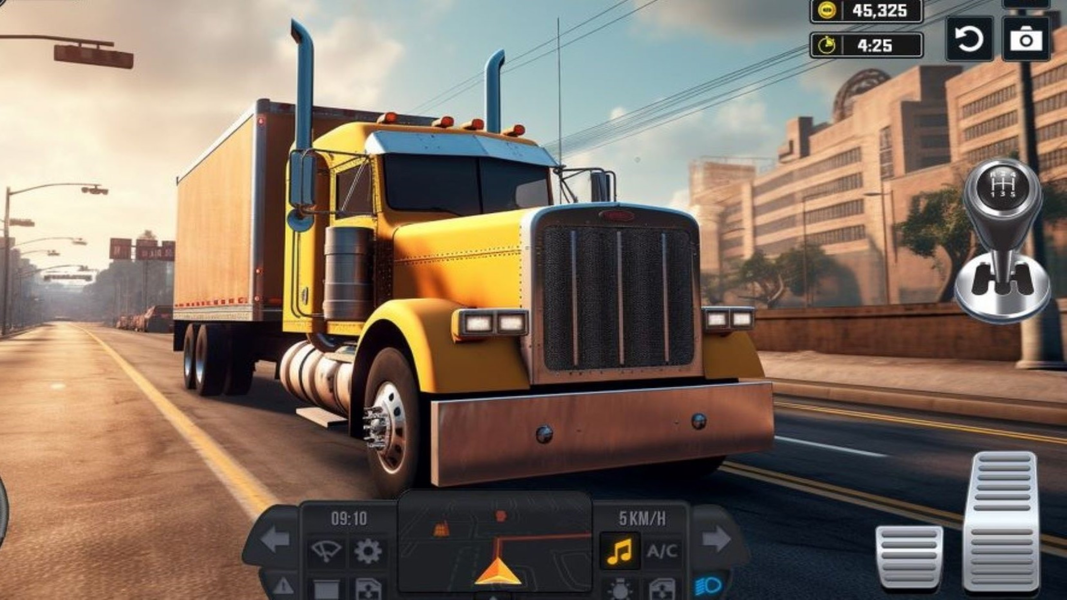Switch view with the camera button
This screenshot has height=600, width=1067.
[1026, 40]
